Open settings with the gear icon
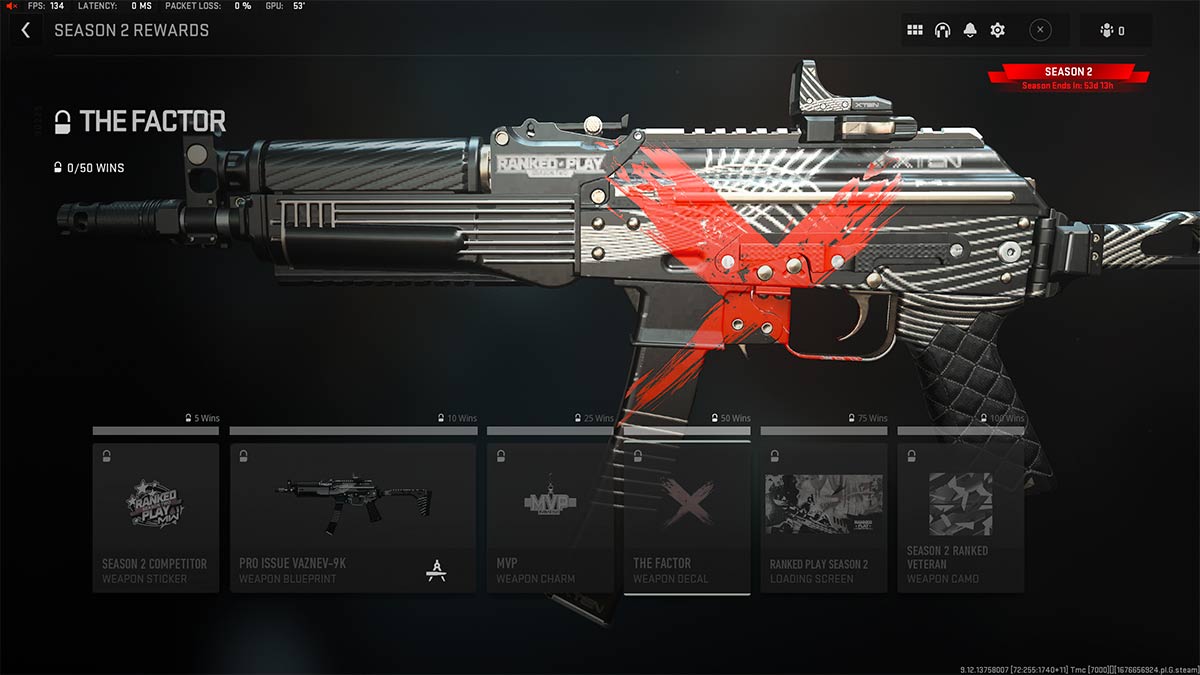This screenshot has height=675, width=1200. [997, 30]
